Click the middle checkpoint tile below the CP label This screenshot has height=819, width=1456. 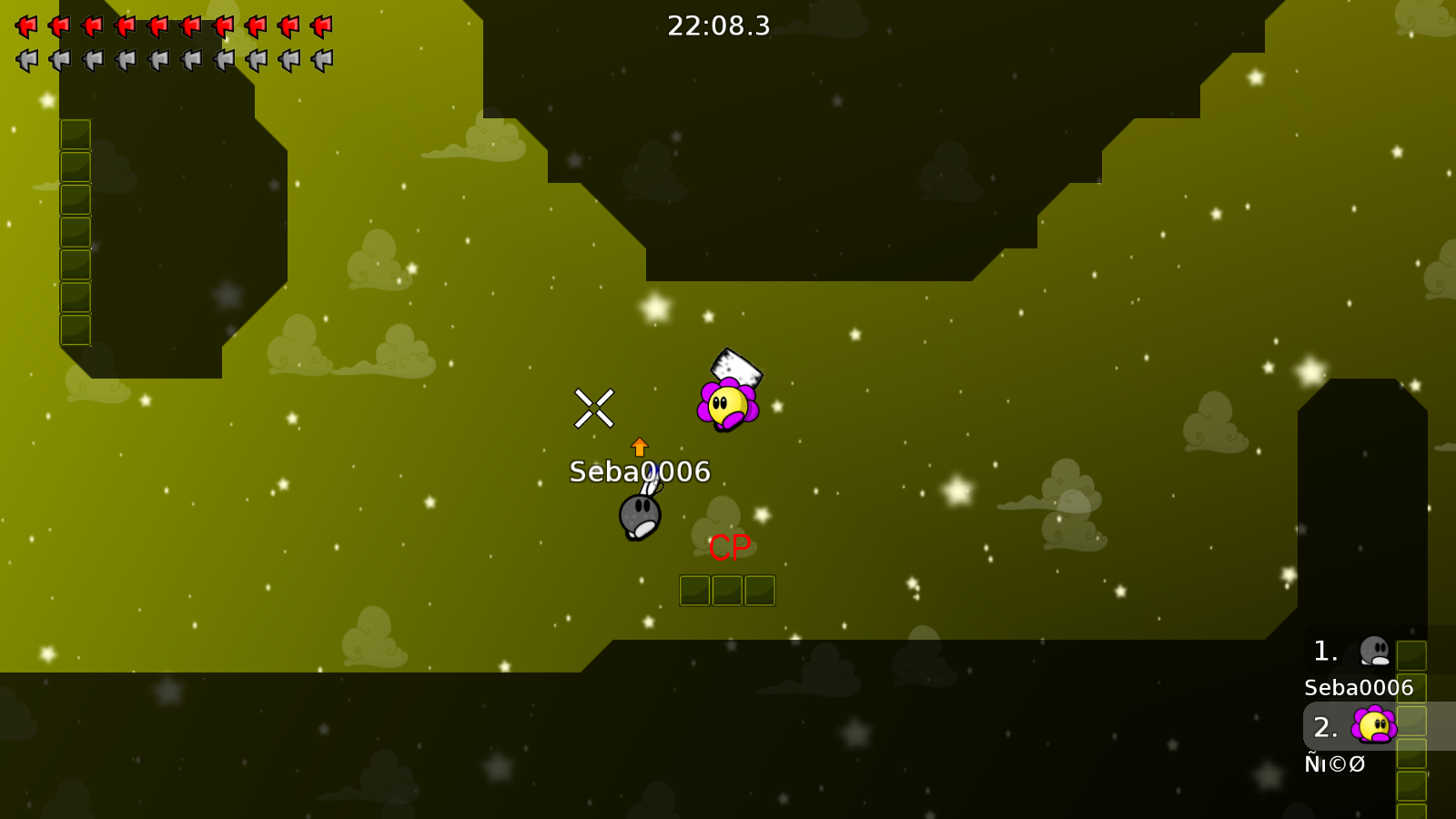pyautogui.click(x=727, y=590)
